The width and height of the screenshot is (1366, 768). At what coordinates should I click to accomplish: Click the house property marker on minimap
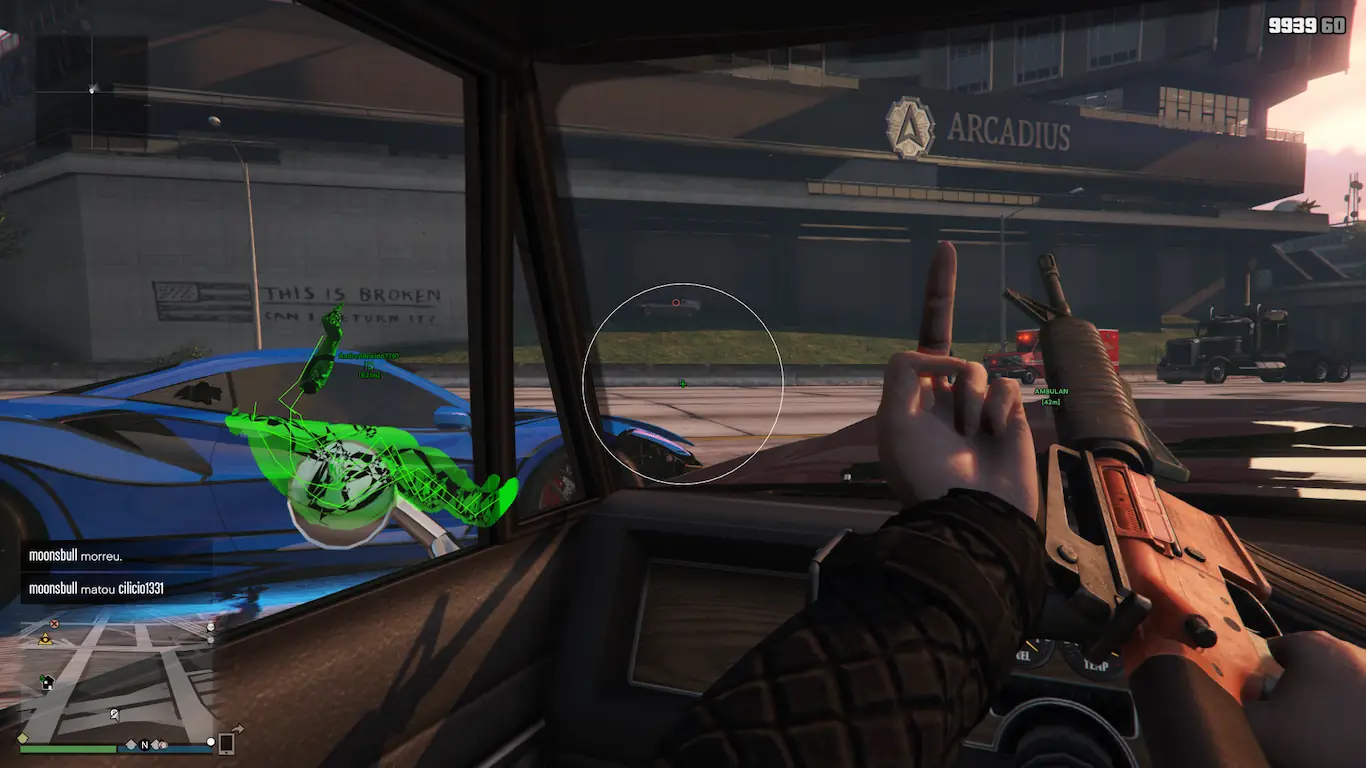[x=46, y=682]
